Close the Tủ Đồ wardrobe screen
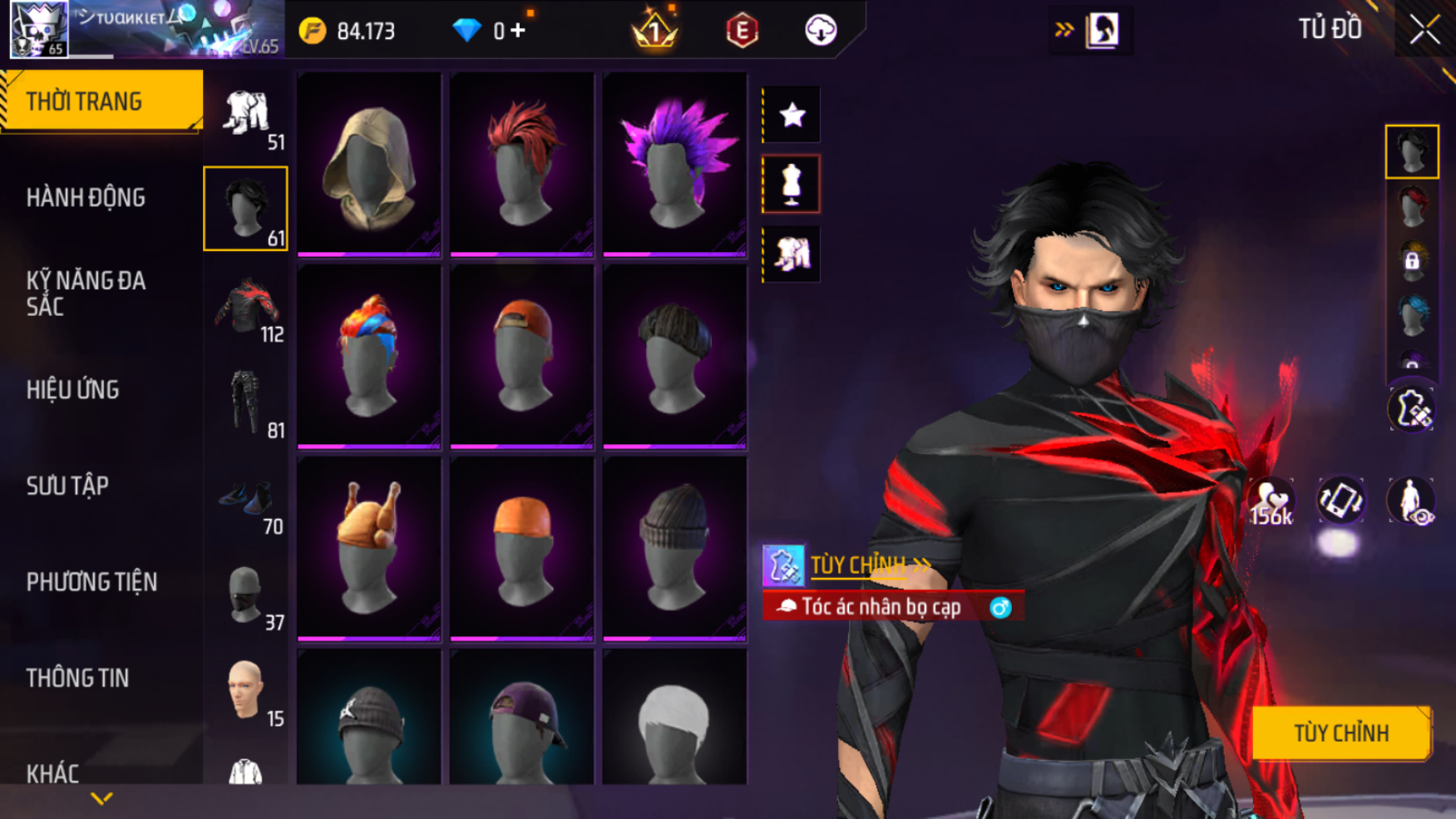This screenshot has height=819, width=1456. click(1424, 31)
